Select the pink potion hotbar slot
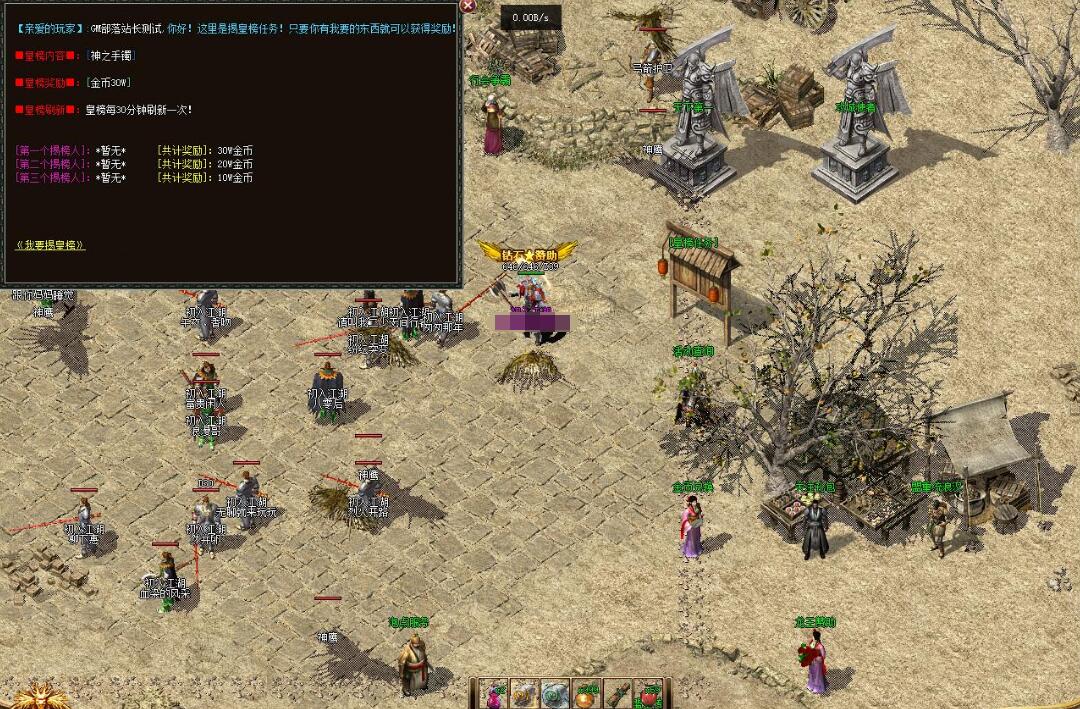1080x709 pixels. 493,695
